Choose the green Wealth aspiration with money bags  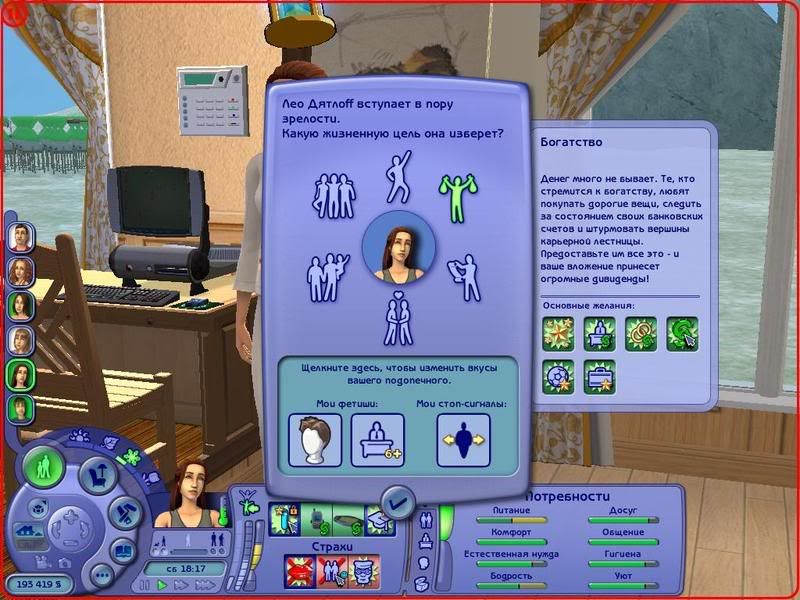tap(457, 194)
